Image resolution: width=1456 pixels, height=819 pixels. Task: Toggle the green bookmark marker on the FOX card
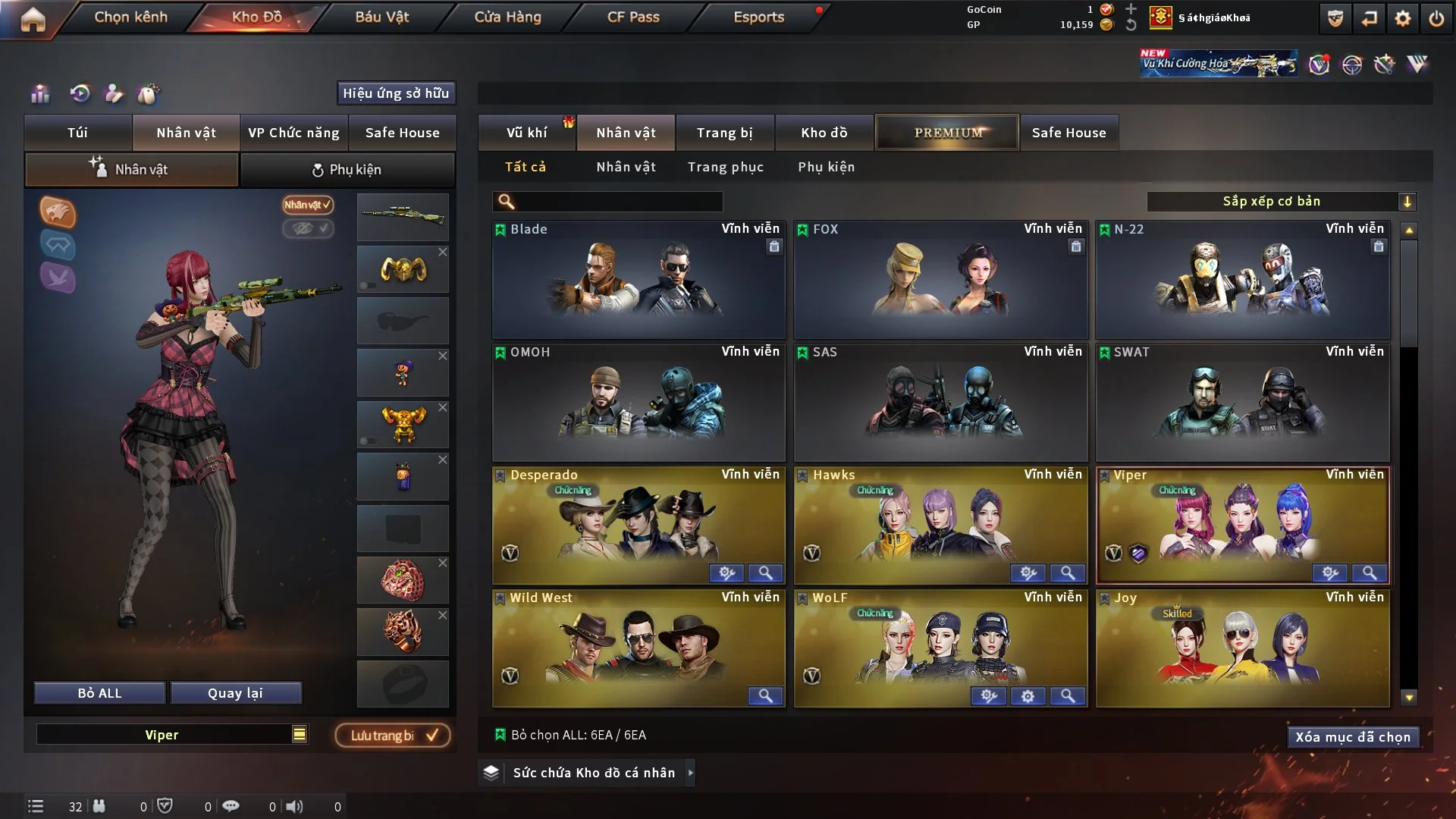802,228
